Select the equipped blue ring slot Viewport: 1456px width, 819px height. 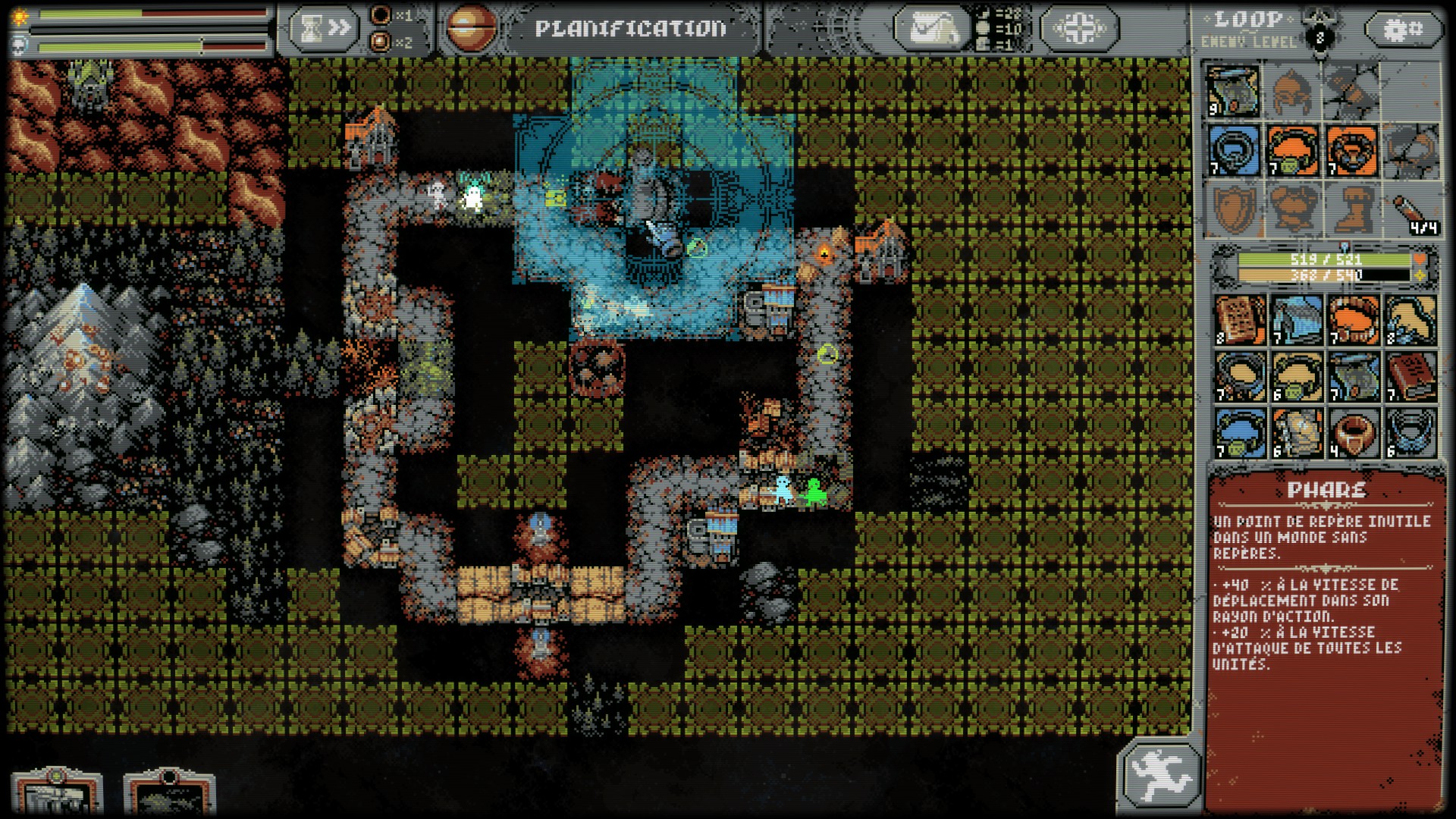(1234, 150)
